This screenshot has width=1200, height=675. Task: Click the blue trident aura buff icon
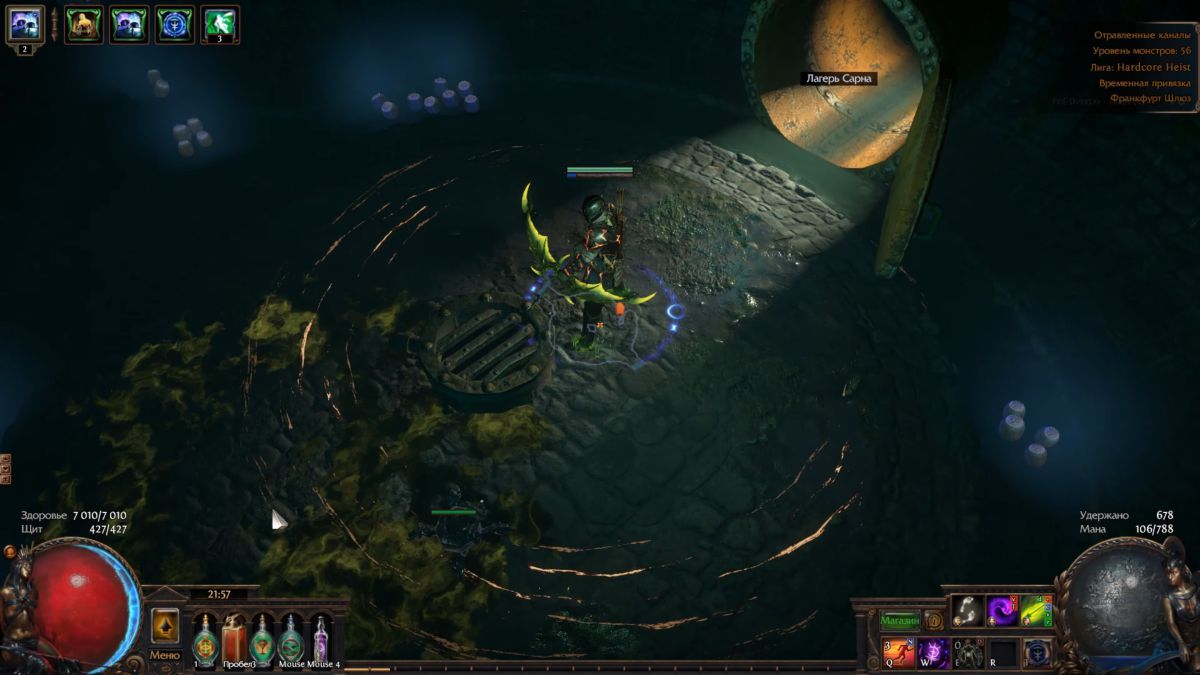(x=175, y=24)
